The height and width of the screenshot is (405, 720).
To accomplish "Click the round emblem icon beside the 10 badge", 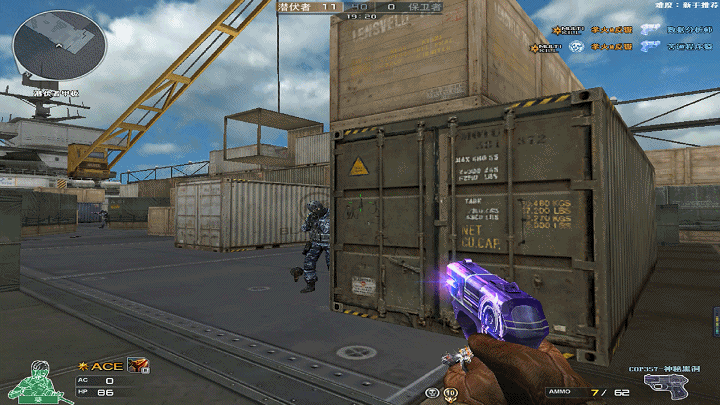I will point(431,392).
